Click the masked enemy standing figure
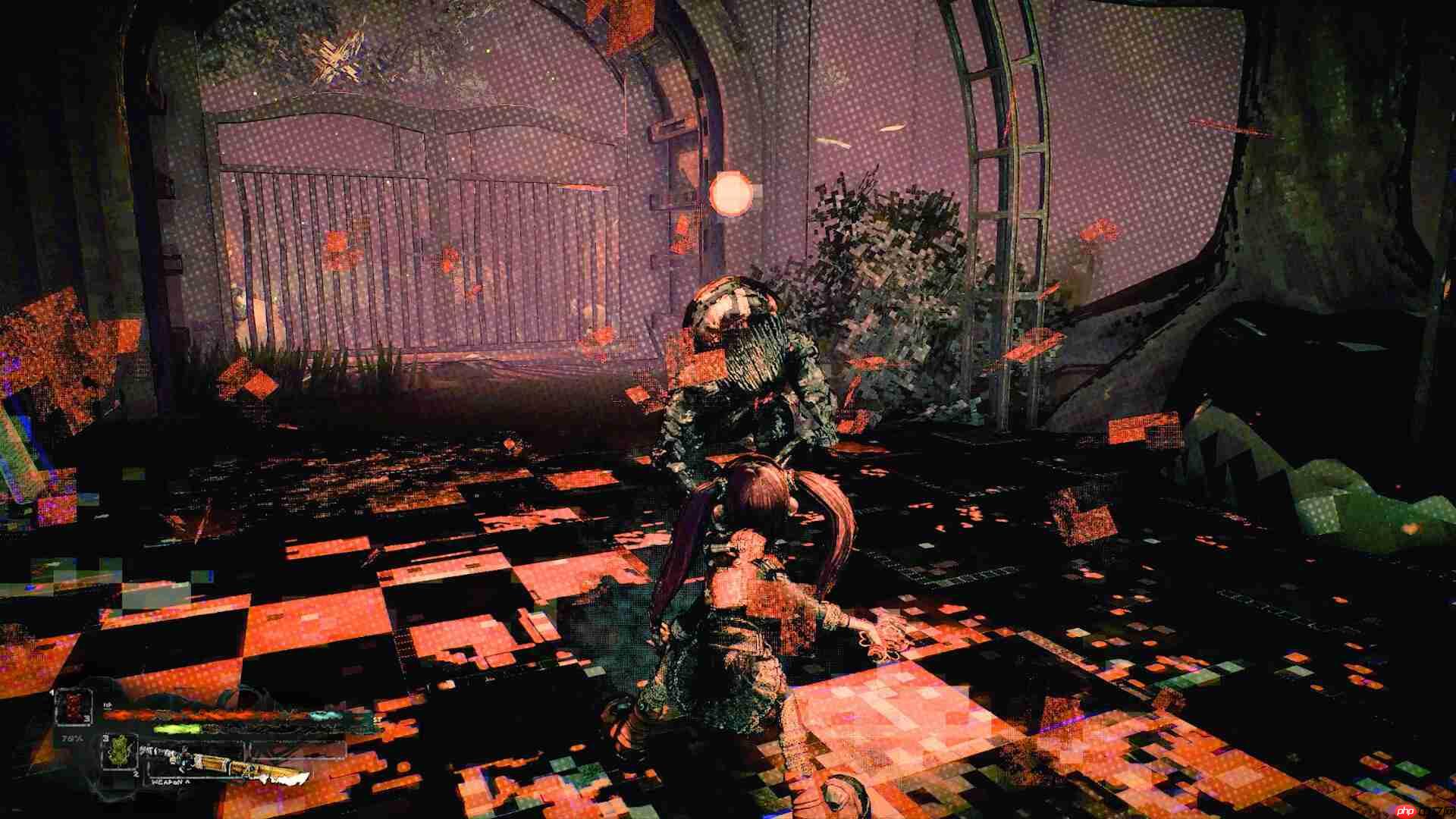The image size is (1456, 819). pos(739,364)
